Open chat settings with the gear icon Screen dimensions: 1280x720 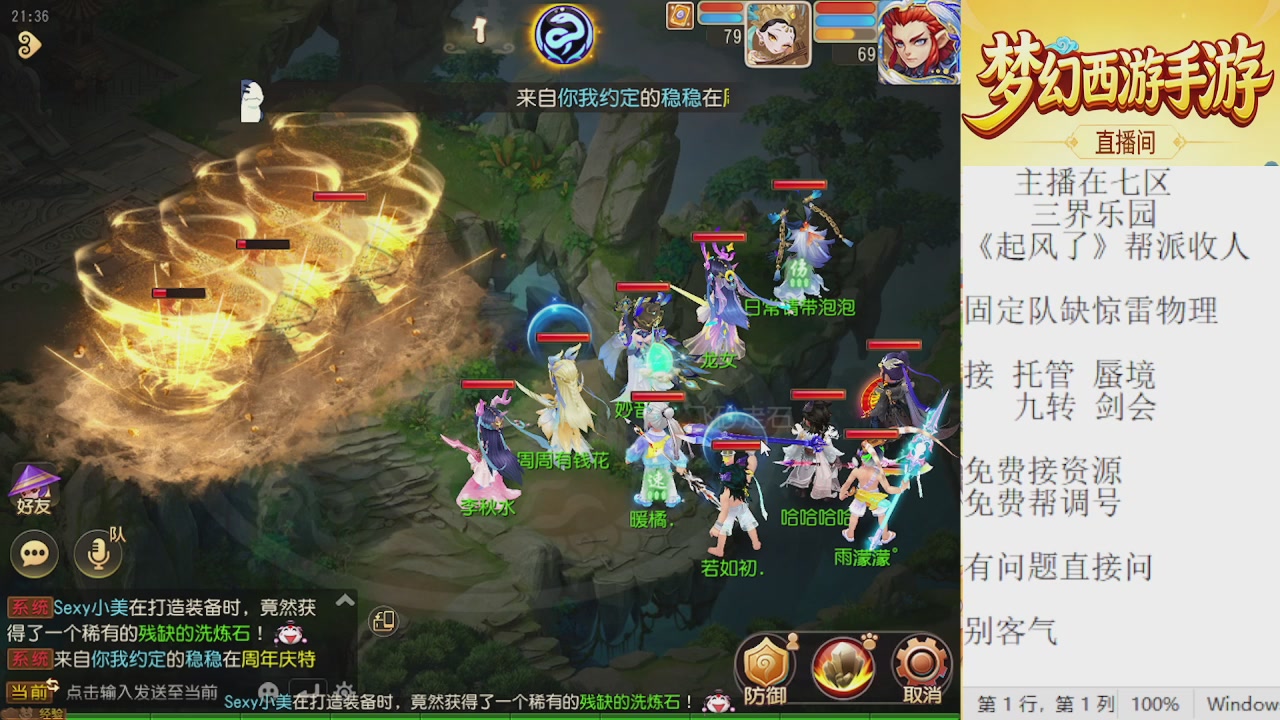344,690
